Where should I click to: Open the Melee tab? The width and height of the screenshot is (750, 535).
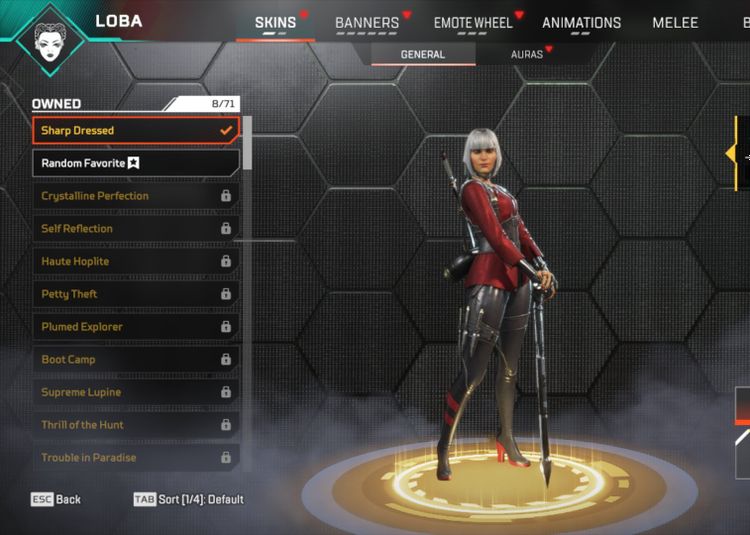tap(675, 23)
